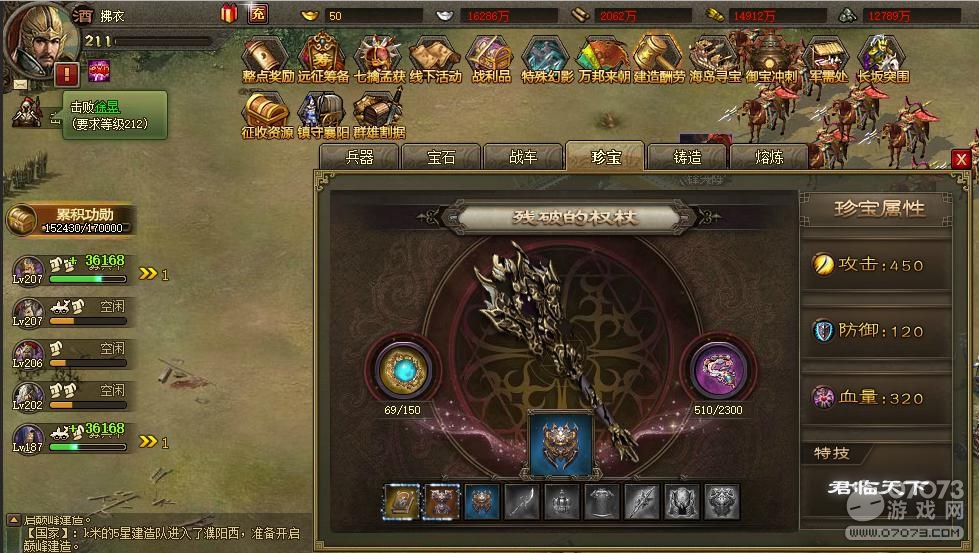Screen dimensions: 979x553
Task: Open the 宝石 tab
Action: (440, 157)
